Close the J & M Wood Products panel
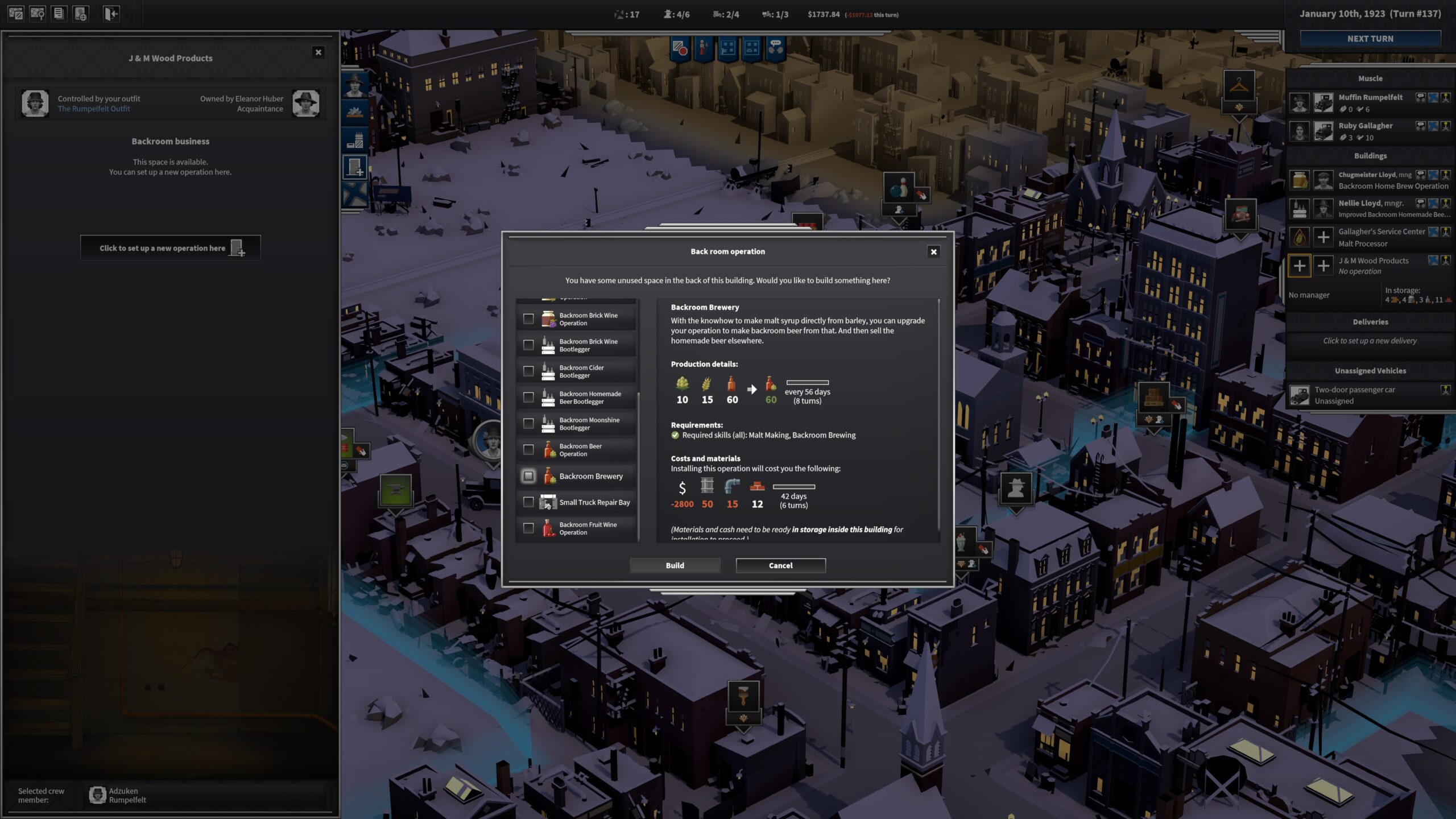Screen dimensions: 1456x819 (x=318, y=52)
